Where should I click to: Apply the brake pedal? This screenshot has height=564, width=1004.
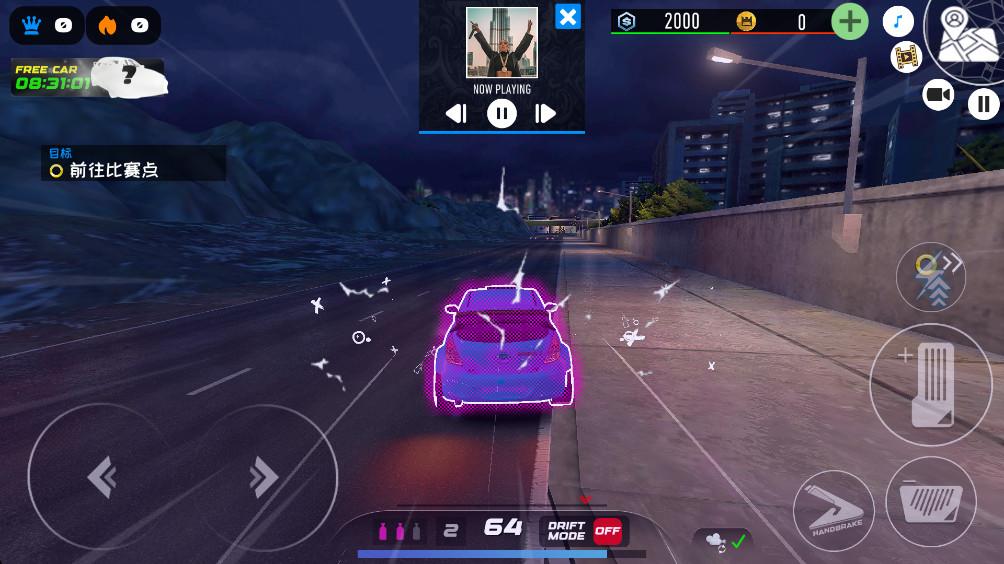931,502
